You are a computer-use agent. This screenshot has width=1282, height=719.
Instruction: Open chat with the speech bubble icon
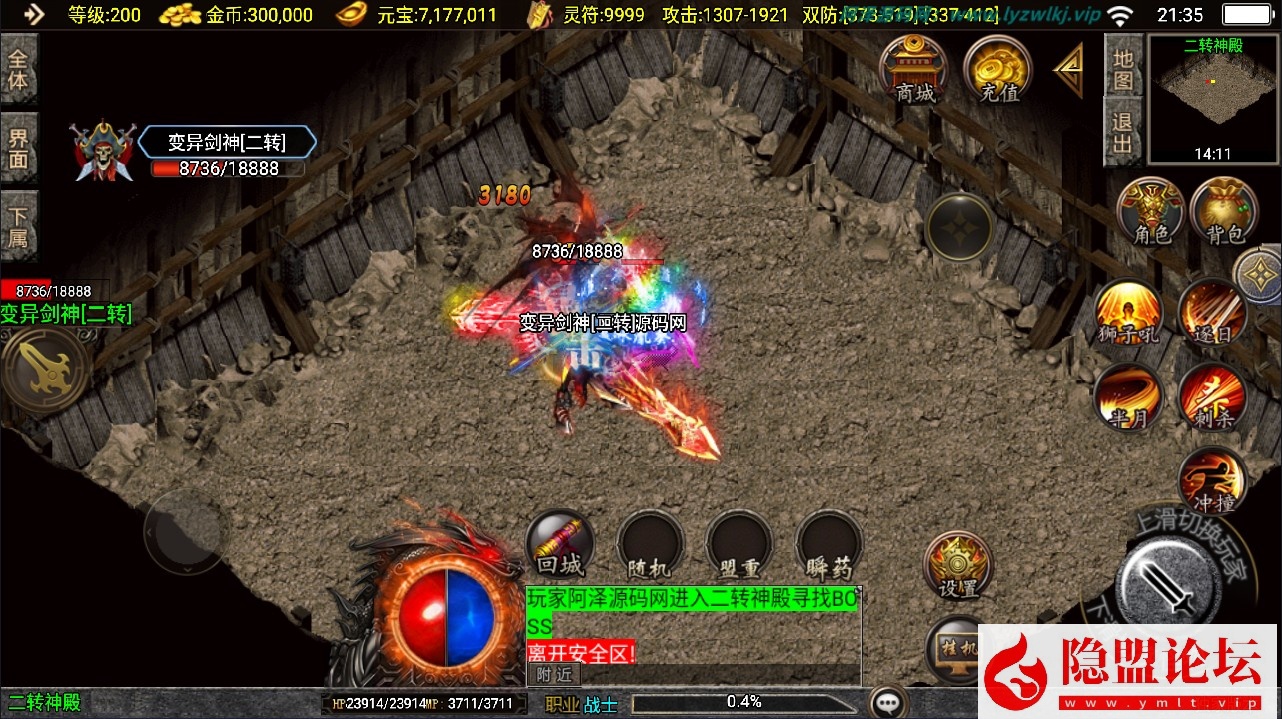click(888, 702)
